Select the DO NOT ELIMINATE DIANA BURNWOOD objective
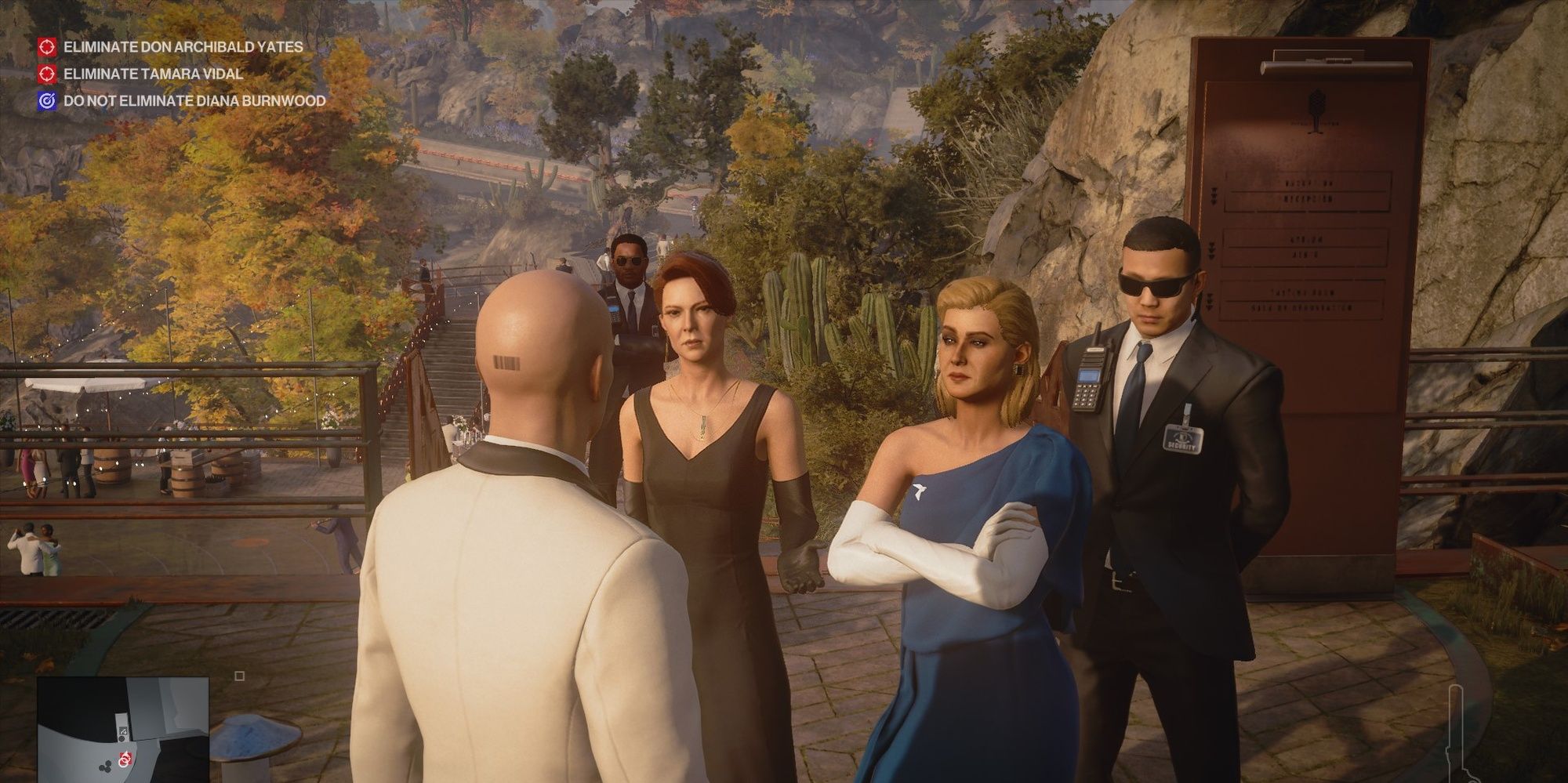The image size is (1568, 783). pos(193,102)
